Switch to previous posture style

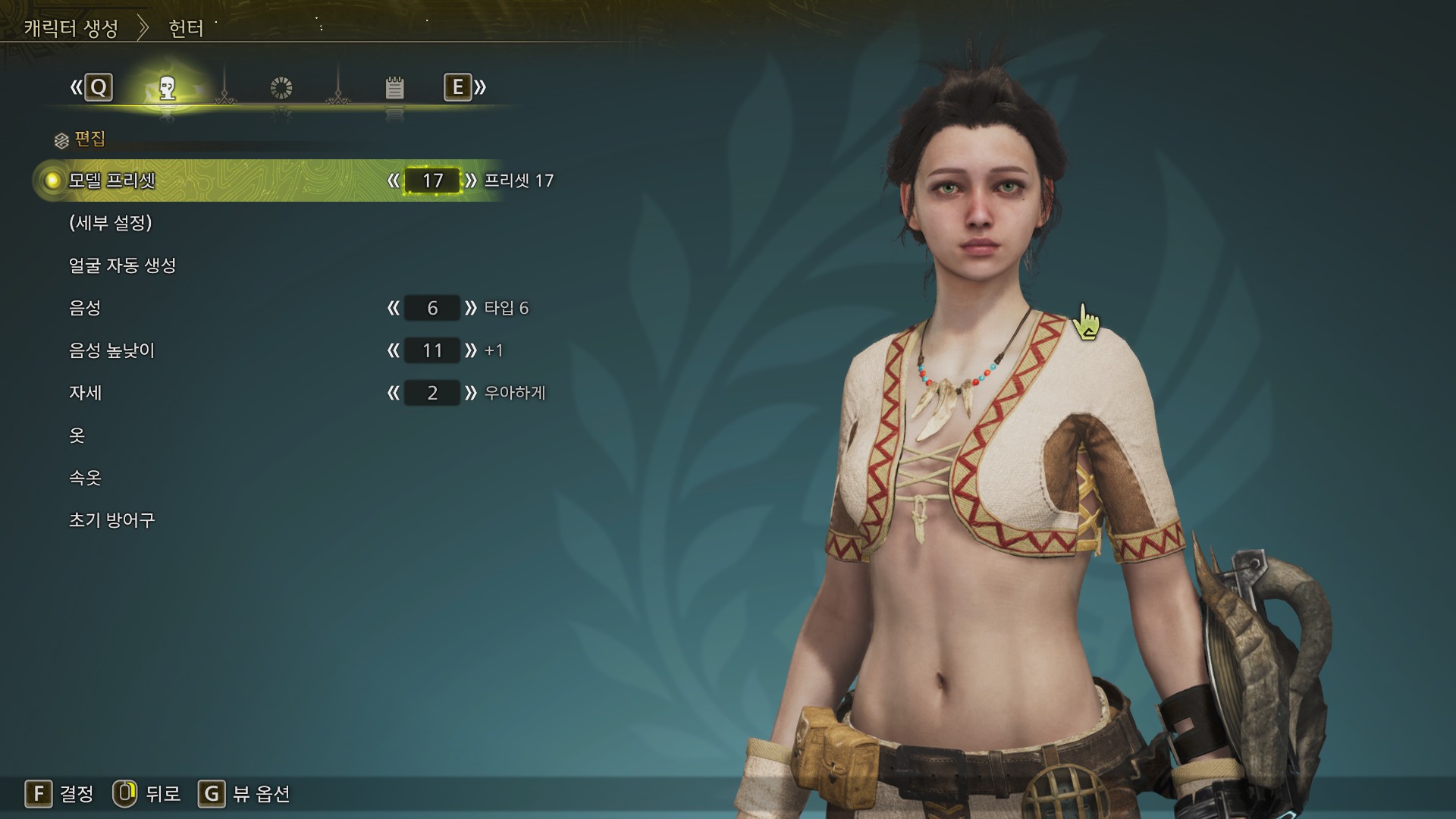(393, 393)
